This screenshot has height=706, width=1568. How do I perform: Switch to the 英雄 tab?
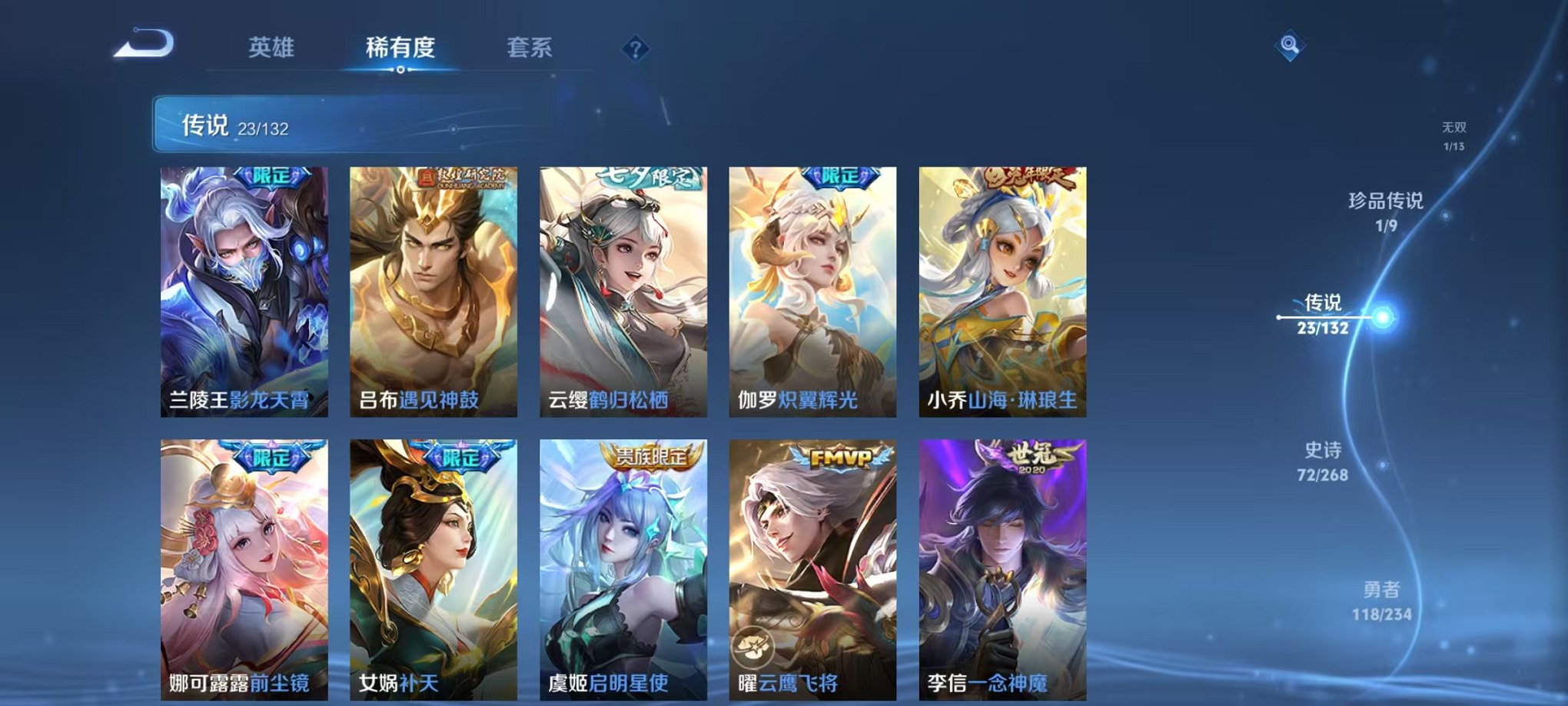point(272,48)
